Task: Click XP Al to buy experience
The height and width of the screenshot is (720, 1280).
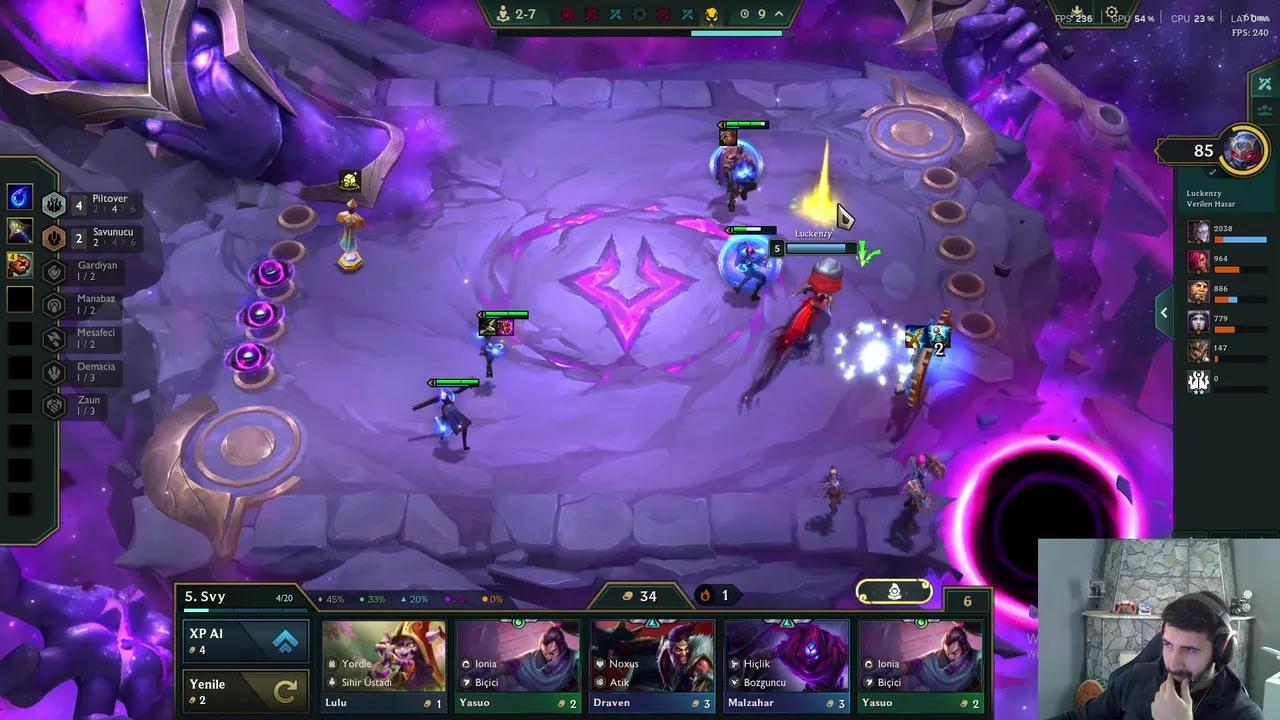Action: click(x=245, y=640)
